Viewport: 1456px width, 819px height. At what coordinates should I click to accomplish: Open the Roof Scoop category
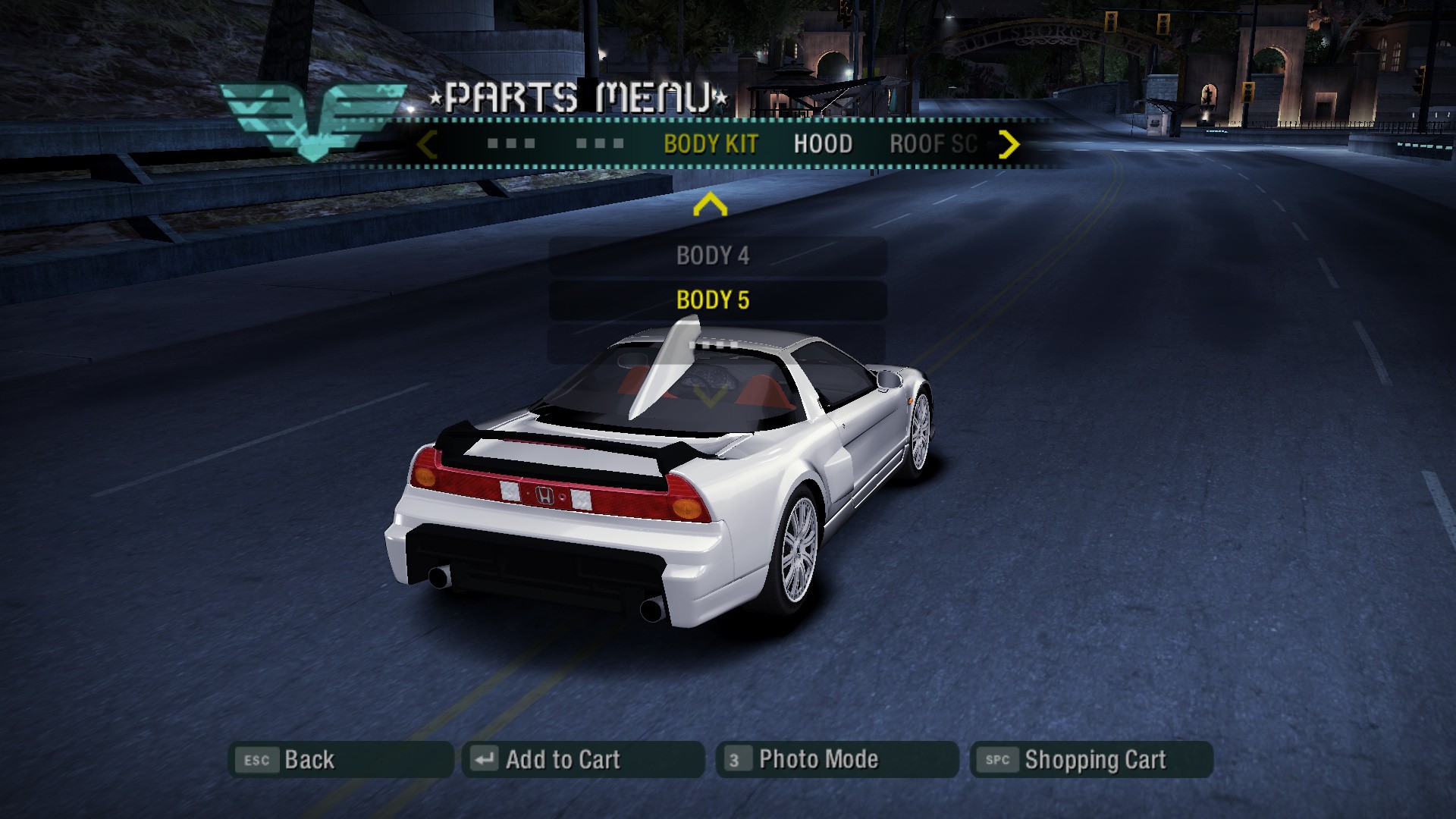click(x=933, y=144)
